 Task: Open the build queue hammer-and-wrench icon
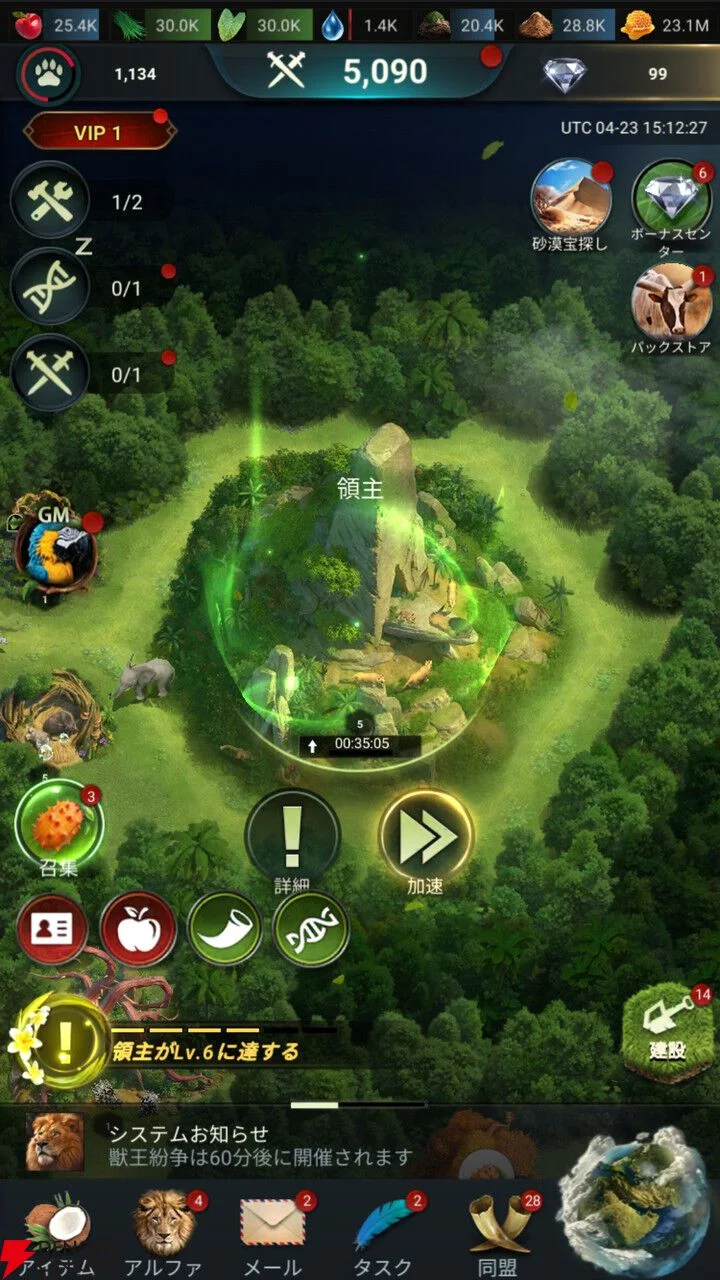(49, 201)
